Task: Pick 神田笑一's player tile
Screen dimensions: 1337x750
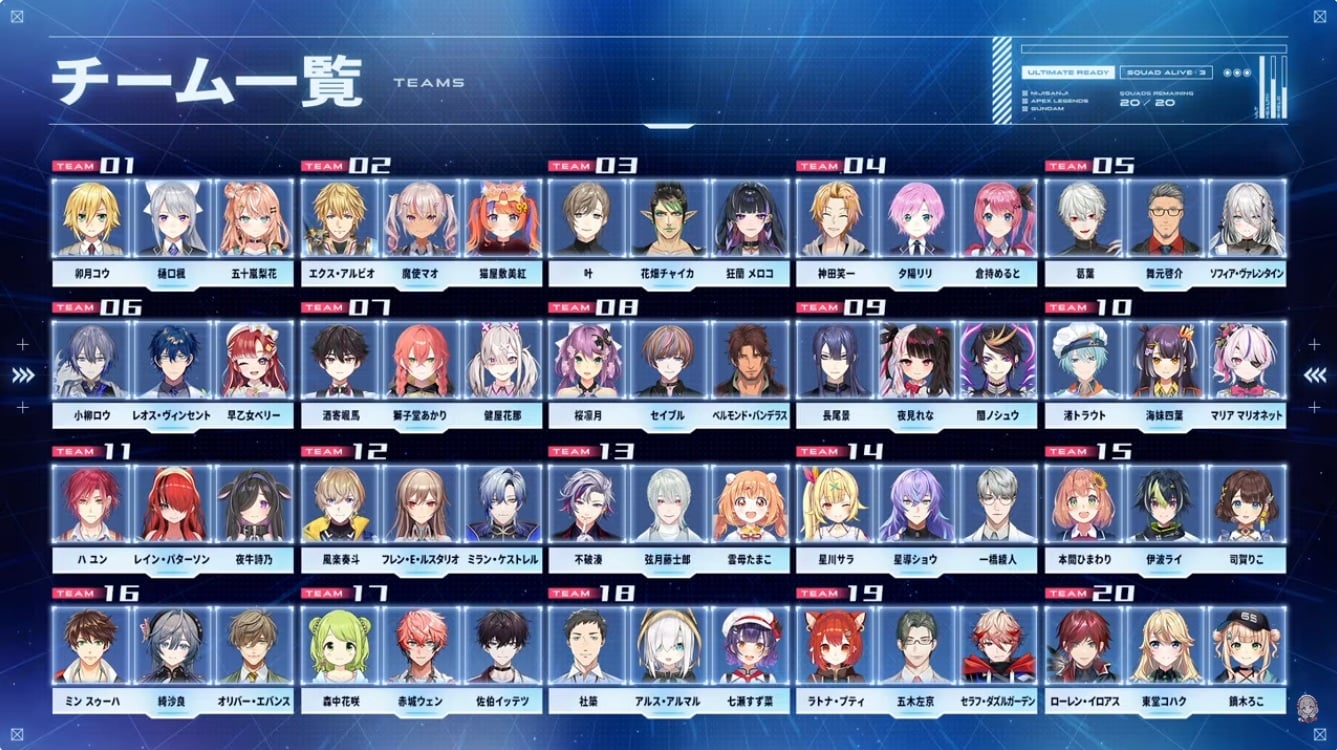Action: point(835,218)
